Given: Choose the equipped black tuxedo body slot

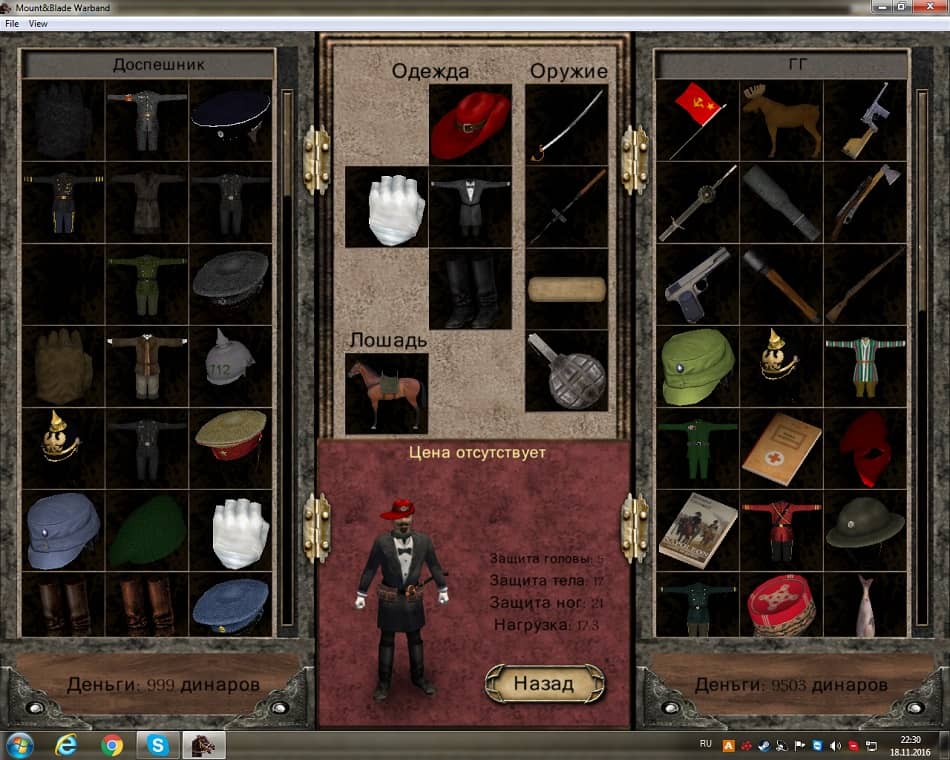Looking at the screenshot, I should pyautogui.click(x=470, y=207).
